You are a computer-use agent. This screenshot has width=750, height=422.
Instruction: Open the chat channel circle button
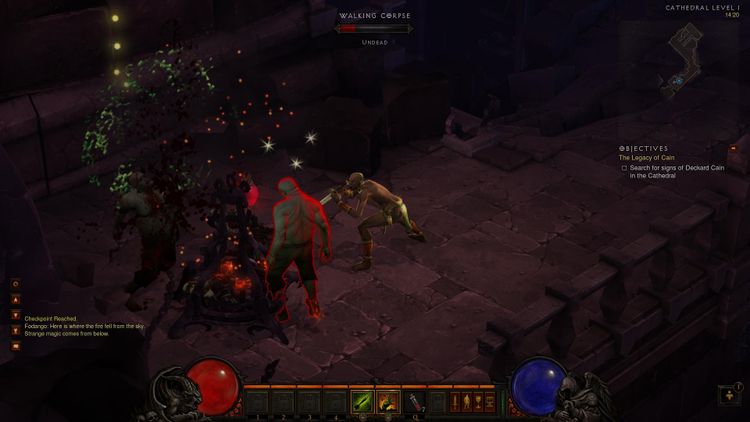click(16, 284)
